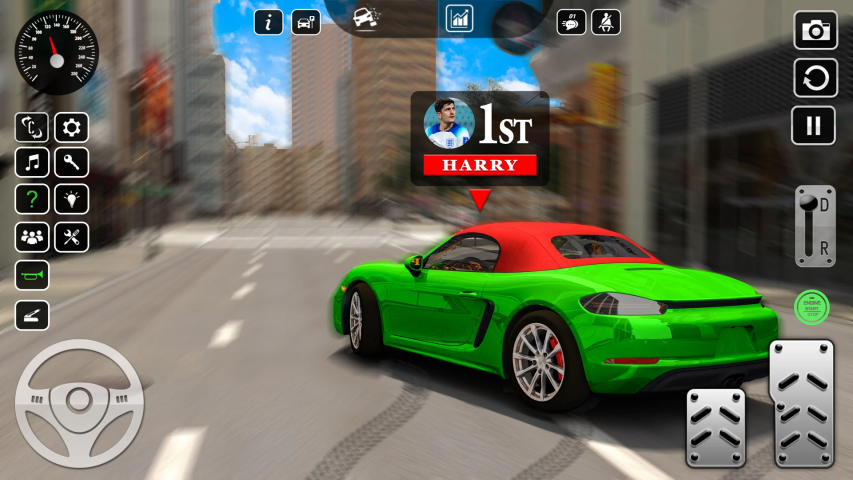The width and height of the screenshot is (853, 480).
Task: Hit the green Engine Start button
Action: pyautogui.click(x=811, y=306)
